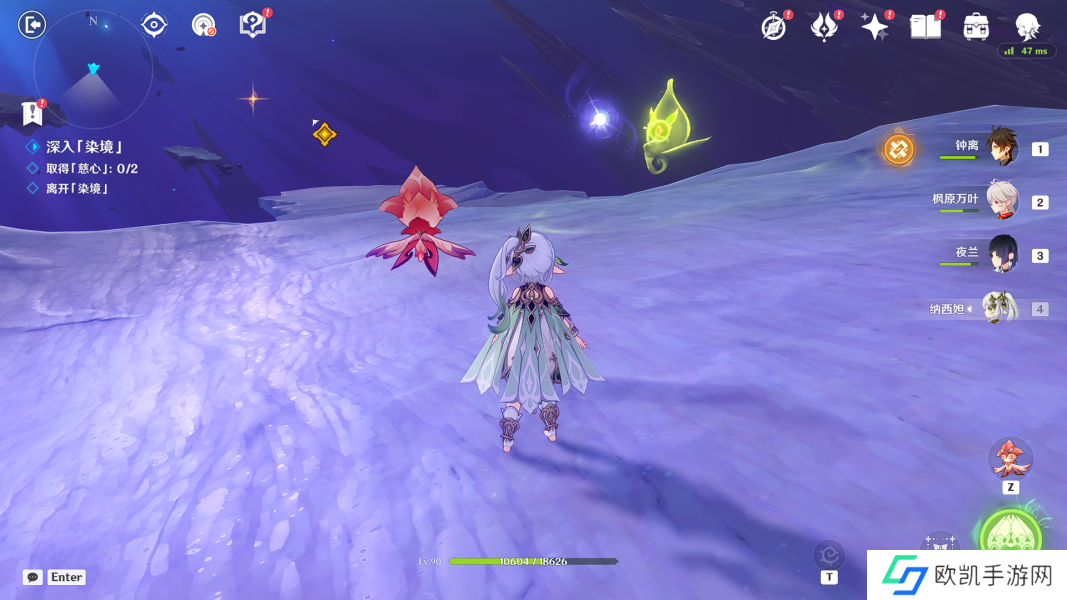The image size is (1067, 600).
Task: Click the exit domain door icon
Action: [x=32, y=24]
